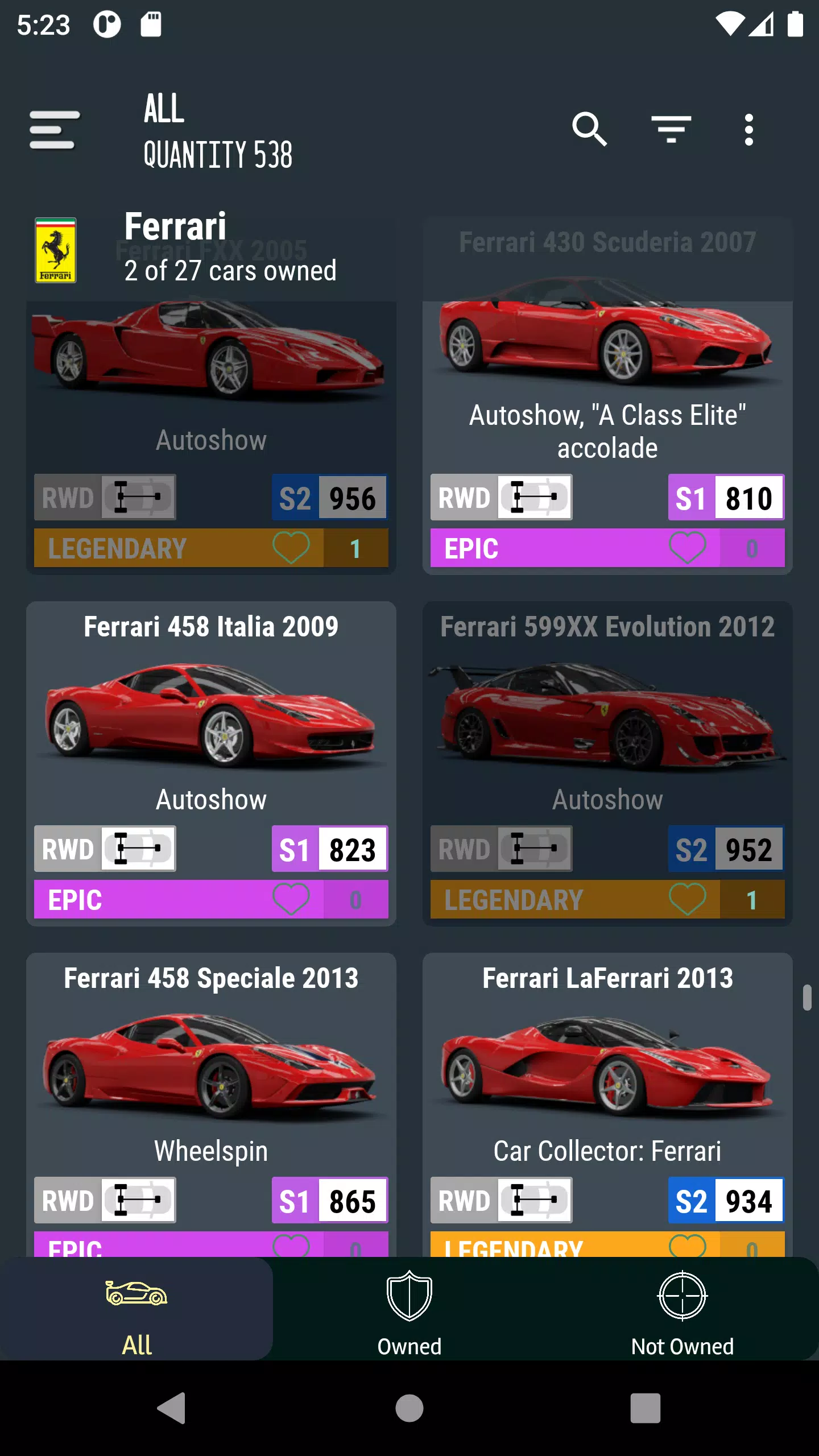Unfavorite the Ferrari FXX 2005 heart toggle
Viewport: 819px width, 1456px height.
click(x=292, y=548)
